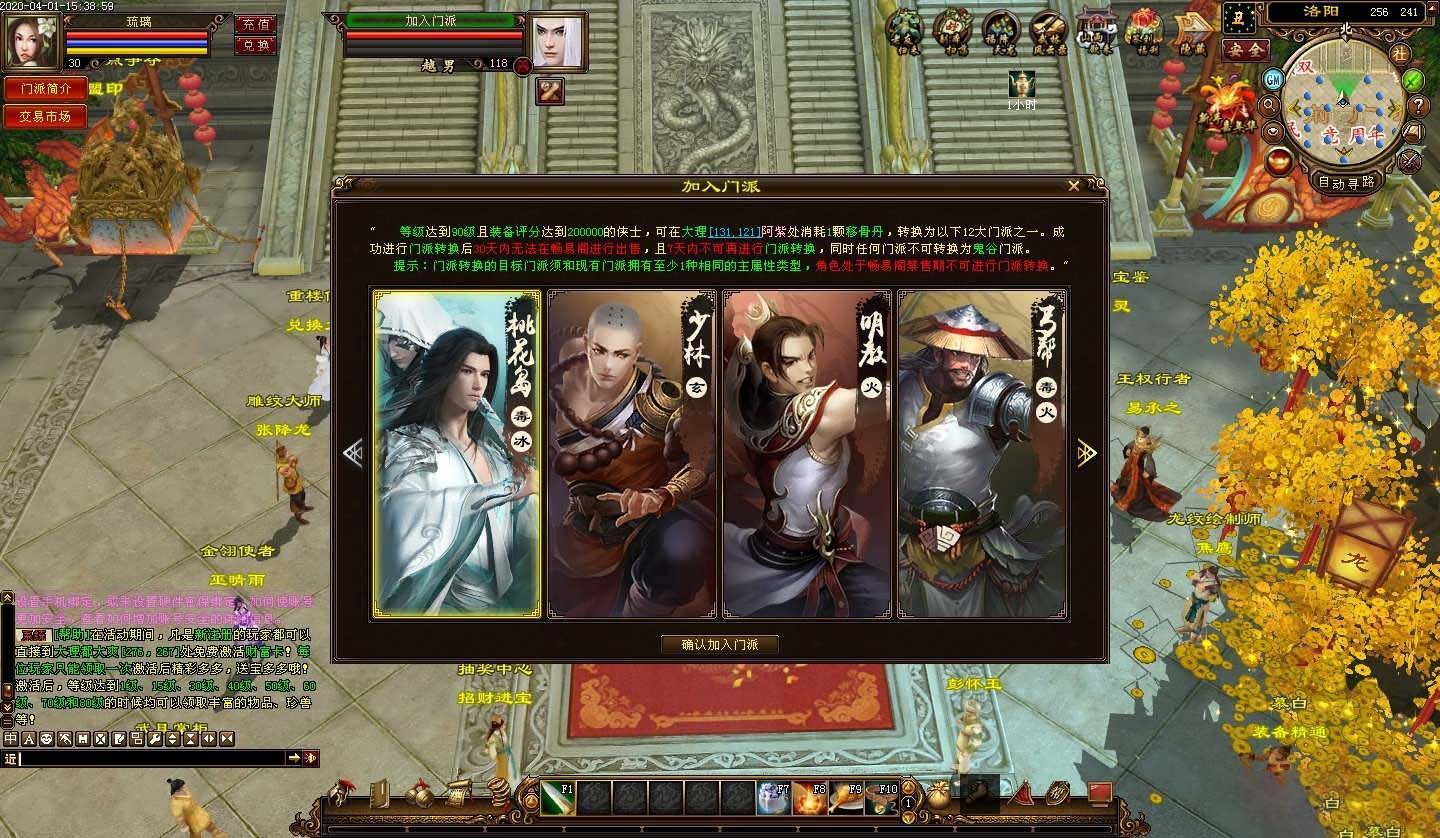1440x838 pixels.
Task: Choose the 少林 monk sect card
Action: pyautogui.click(x=631, y=454)
